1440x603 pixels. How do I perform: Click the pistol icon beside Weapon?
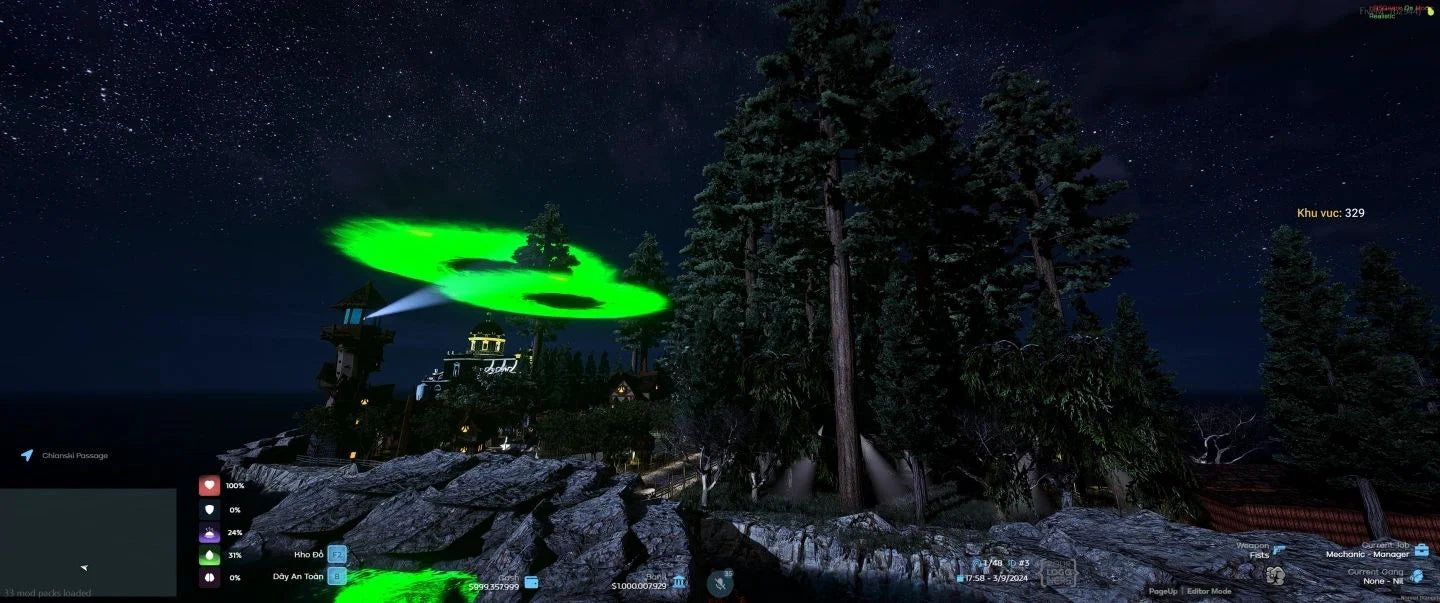point(1280,549)
